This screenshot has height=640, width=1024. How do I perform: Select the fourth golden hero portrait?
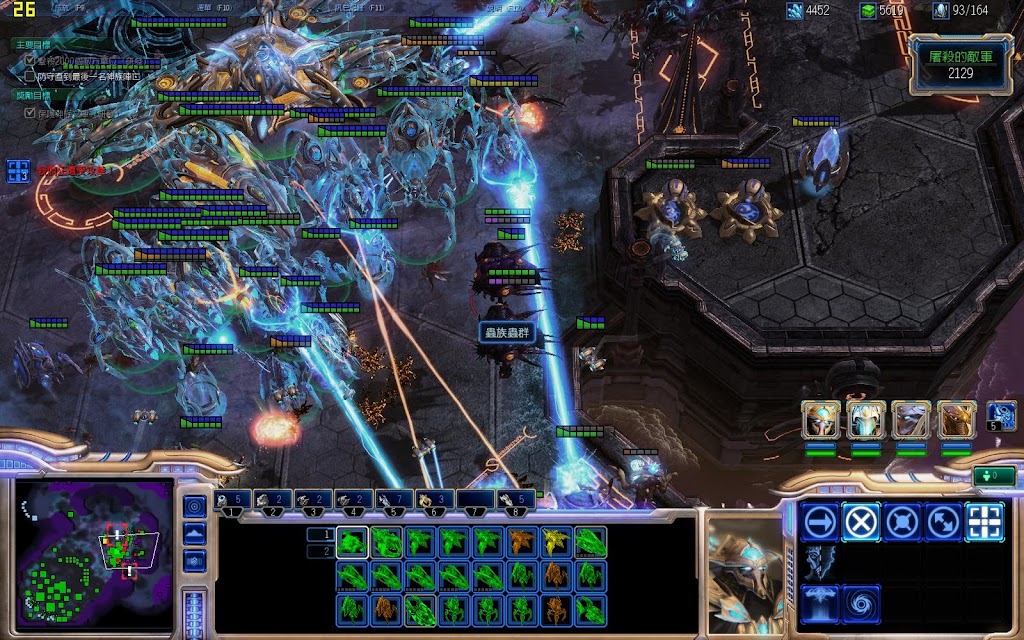click(x=956, y=421)
